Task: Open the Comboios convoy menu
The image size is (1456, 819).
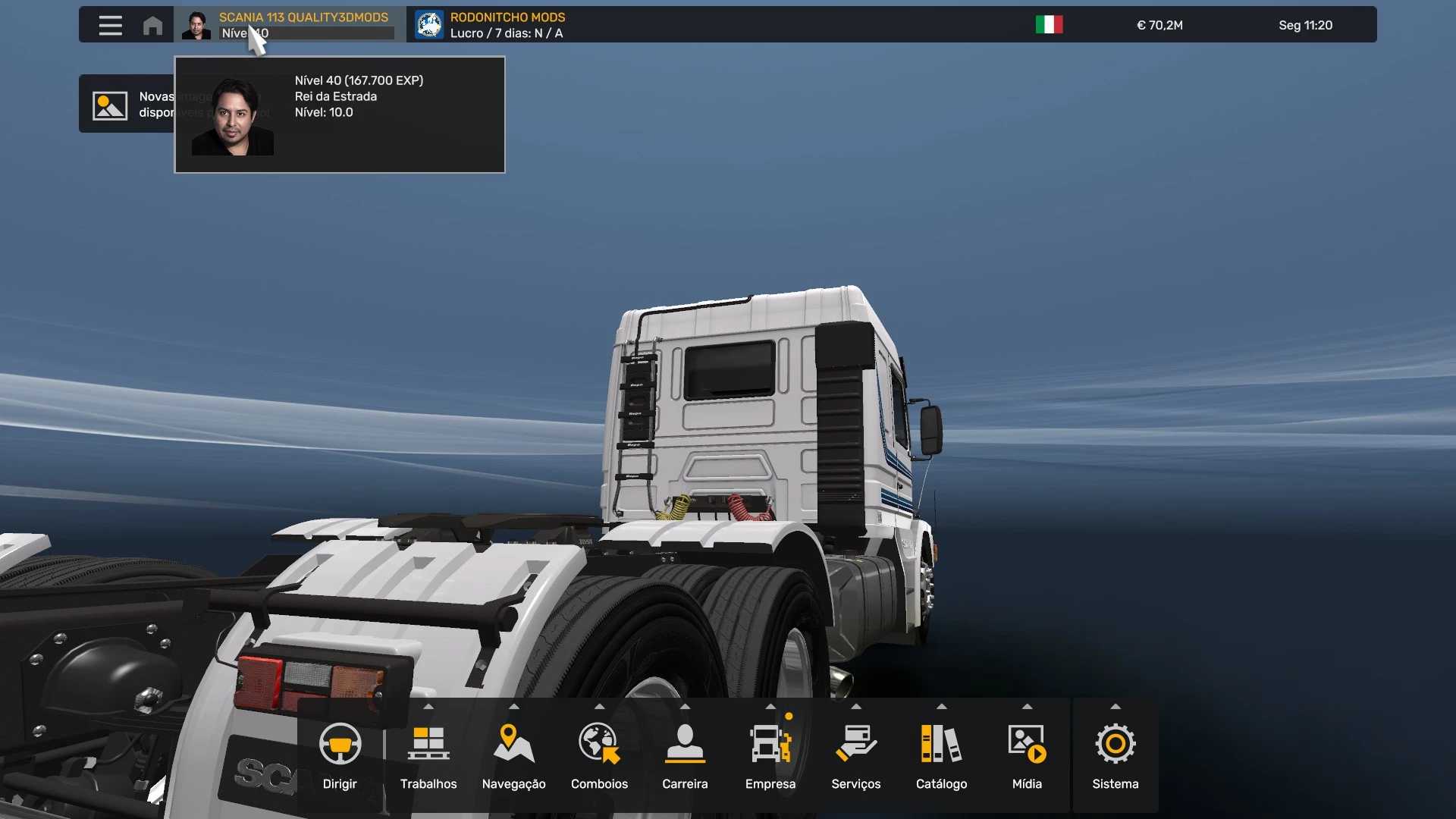Action: (599, 755)
